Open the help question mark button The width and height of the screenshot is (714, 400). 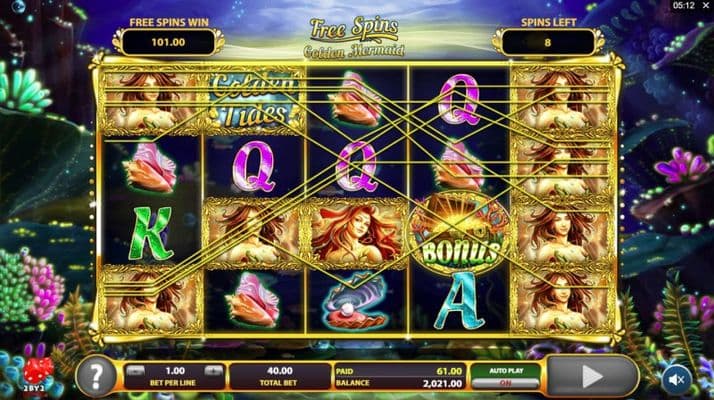coord(96,376)
